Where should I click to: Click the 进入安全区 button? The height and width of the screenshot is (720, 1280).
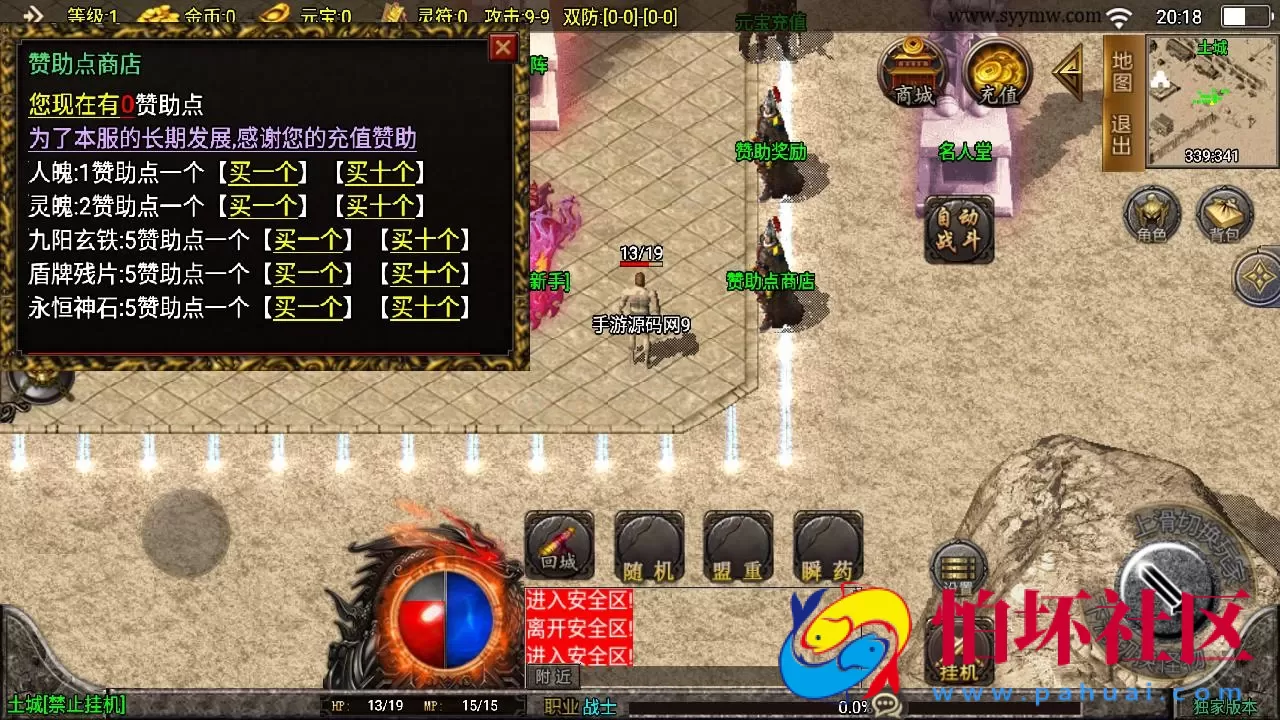tap(577, 599)
